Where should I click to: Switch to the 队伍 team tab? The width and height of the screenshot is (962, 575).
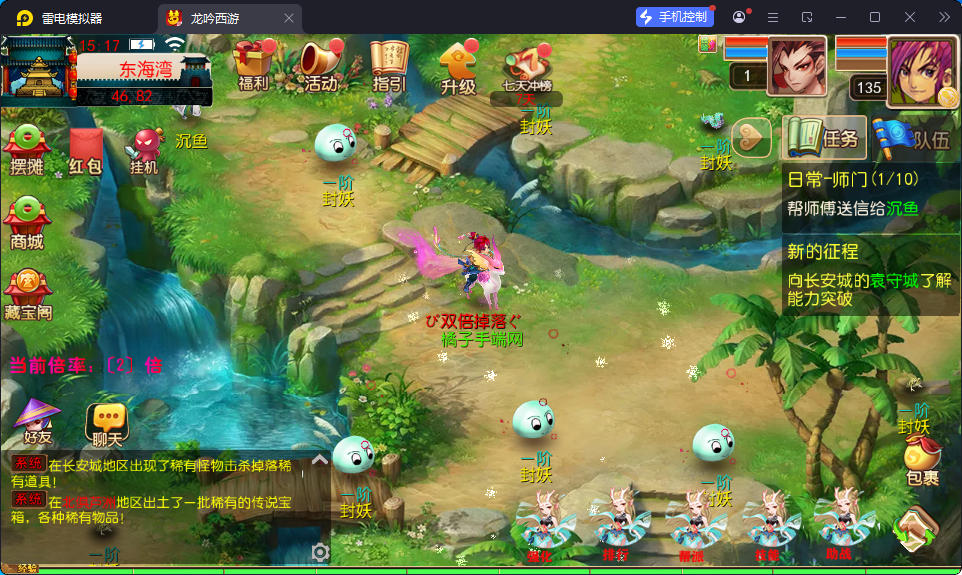[x=913, y=138]
